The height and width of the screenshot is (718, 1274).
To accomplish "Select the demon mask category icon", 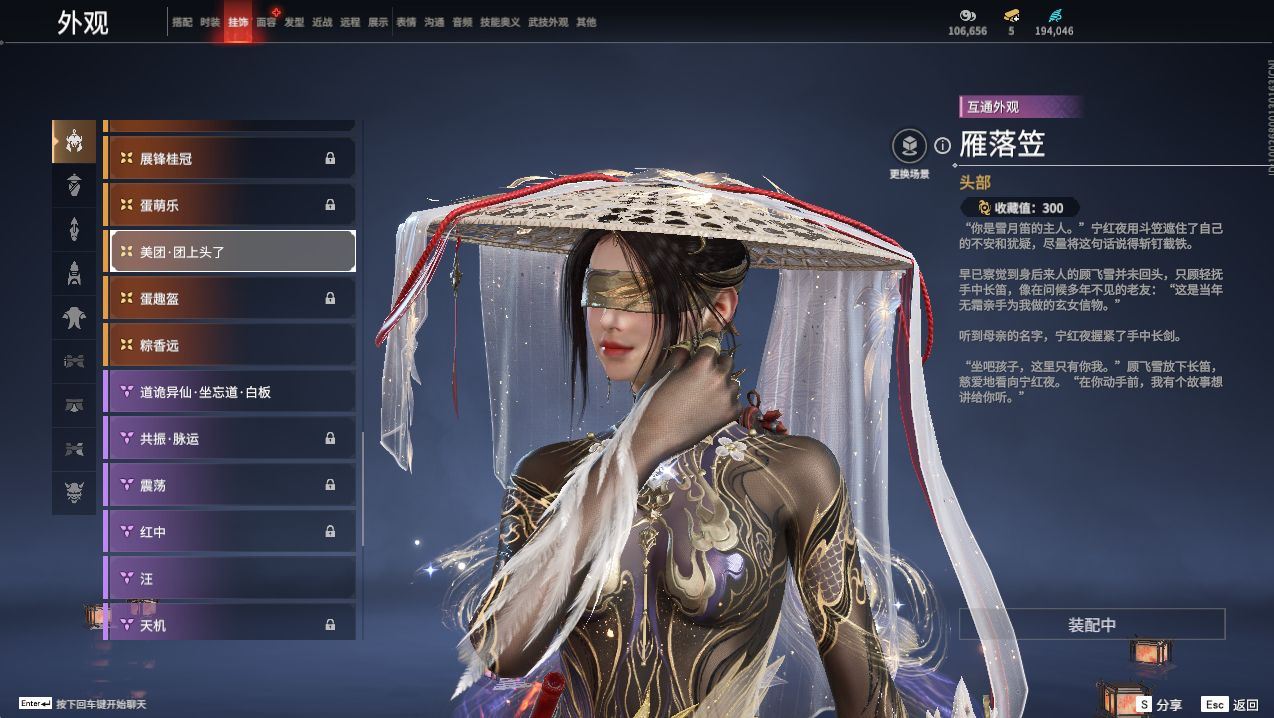I will click(x=74, y=491).
